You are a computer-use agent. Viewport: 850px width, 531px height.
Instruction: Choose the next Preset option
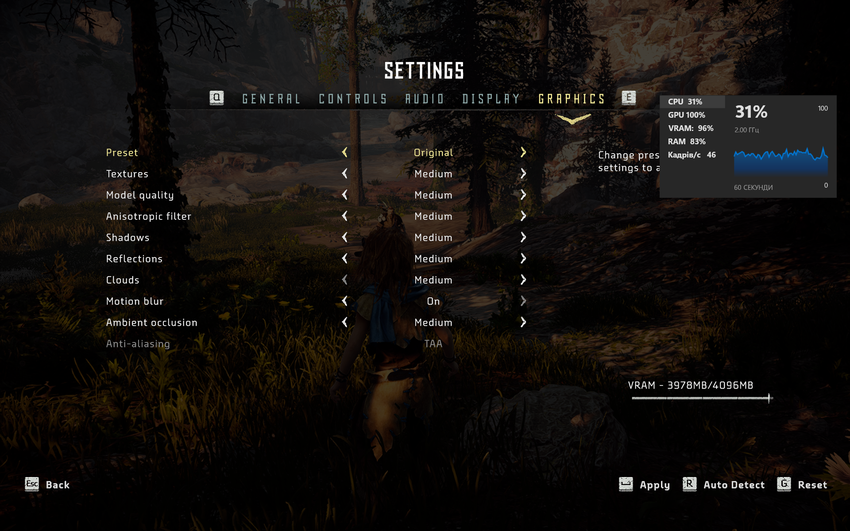(523, 153)
